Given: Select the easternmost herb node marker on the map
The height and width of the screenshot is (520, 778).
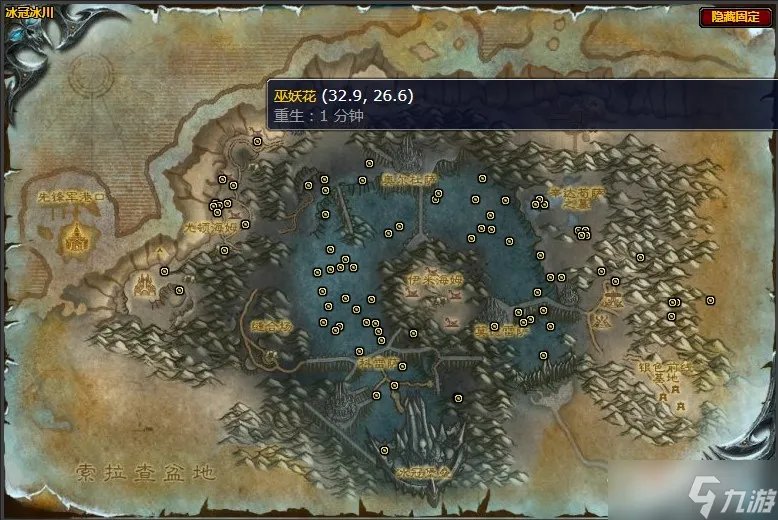Looking at the screenshot, I should (710, 300).
